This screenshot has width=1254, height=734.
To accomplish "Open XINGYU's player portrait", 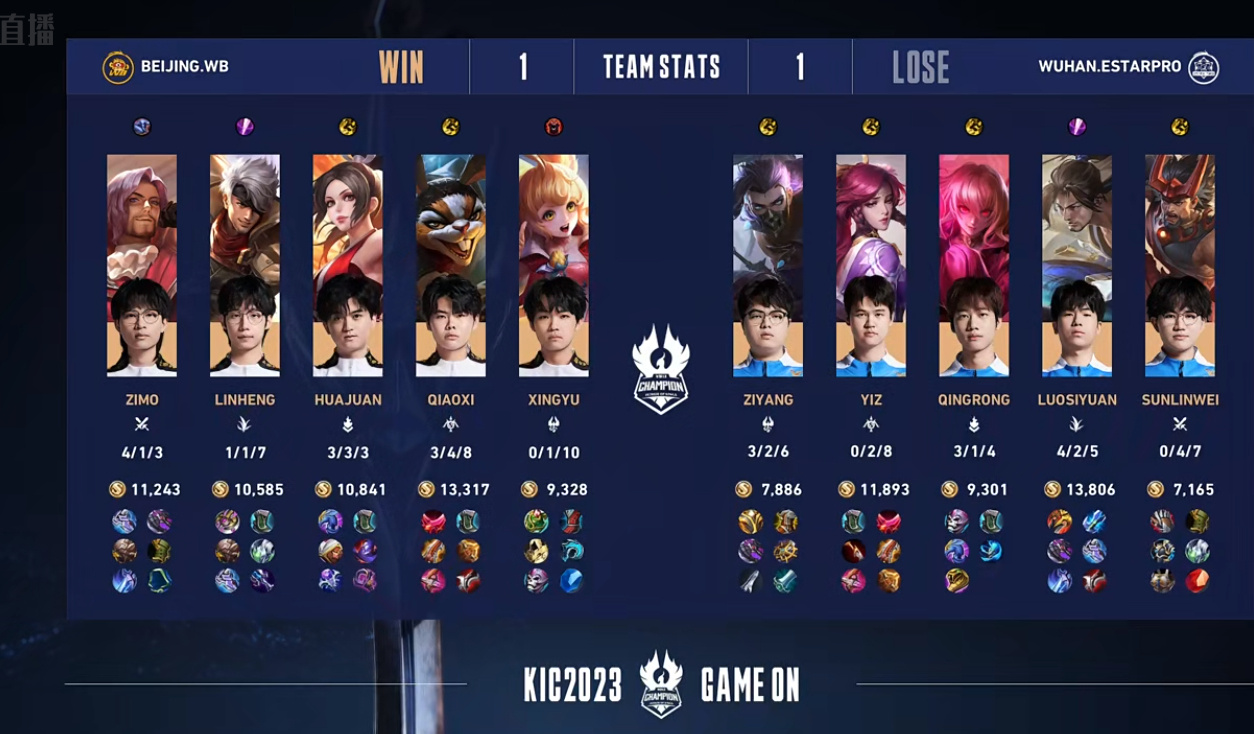I will (554, 266).
